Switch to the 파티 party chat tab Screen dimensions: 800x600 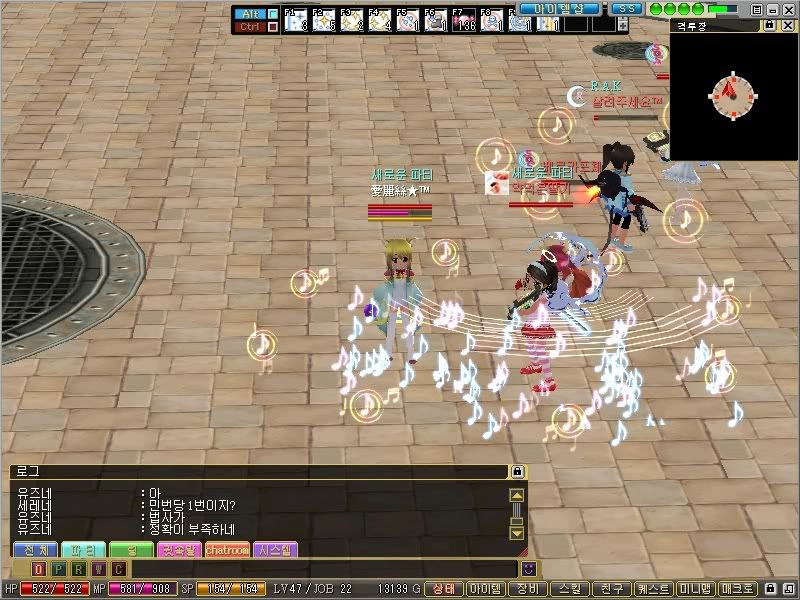point(83,550)
